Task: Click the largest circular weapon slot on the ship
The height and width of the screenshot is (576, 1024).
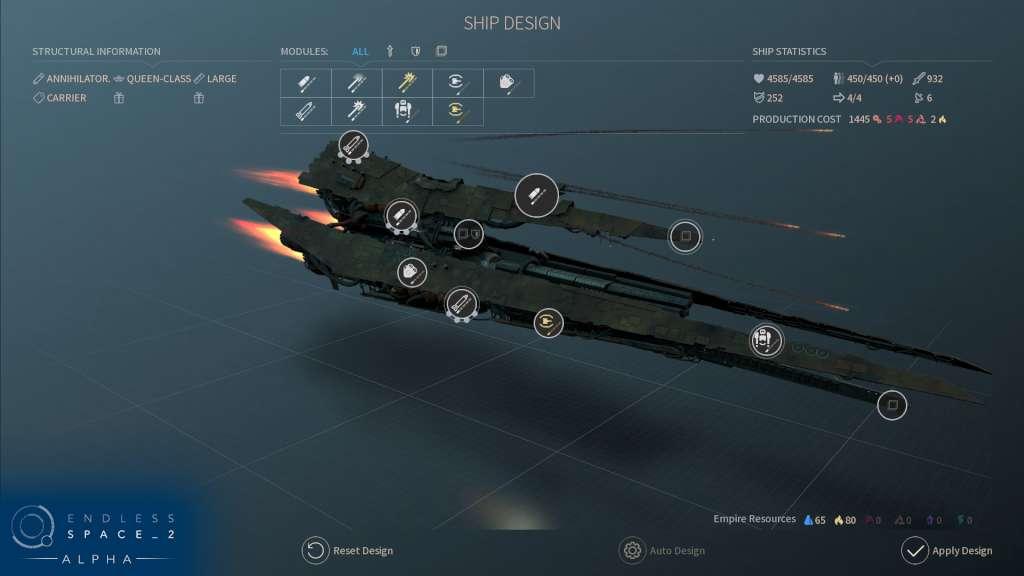Action: coord(536,195)
